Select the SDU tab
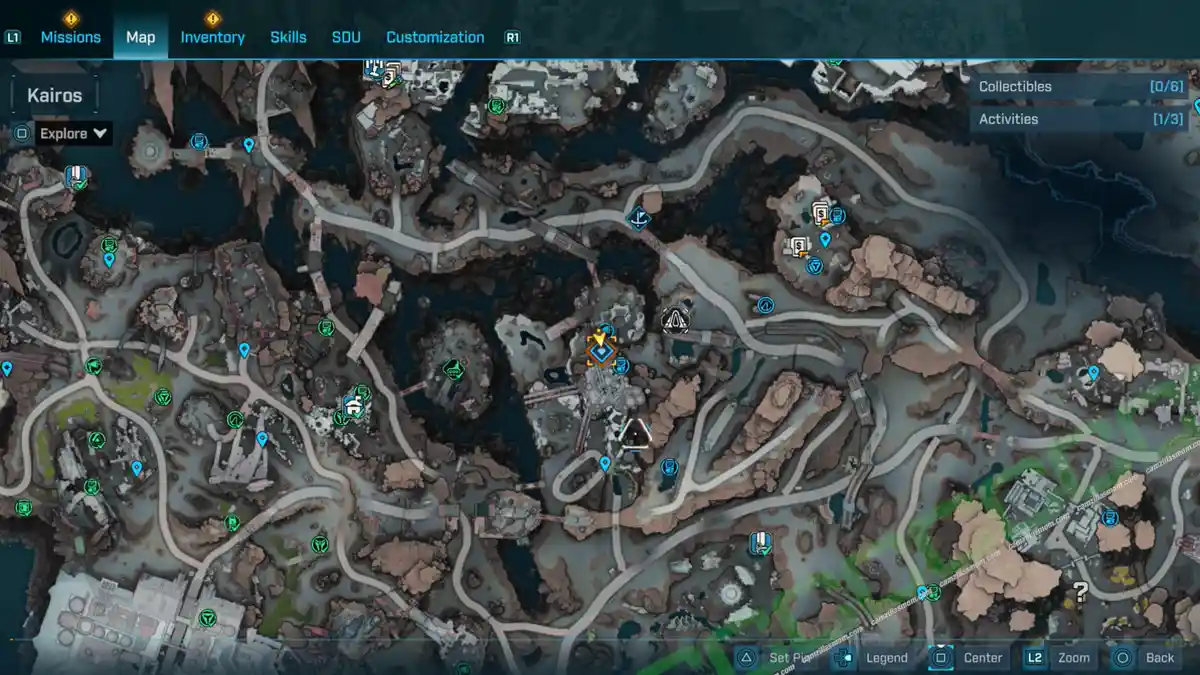This screenshot has width=1200, height=675. tap(346, 37)
